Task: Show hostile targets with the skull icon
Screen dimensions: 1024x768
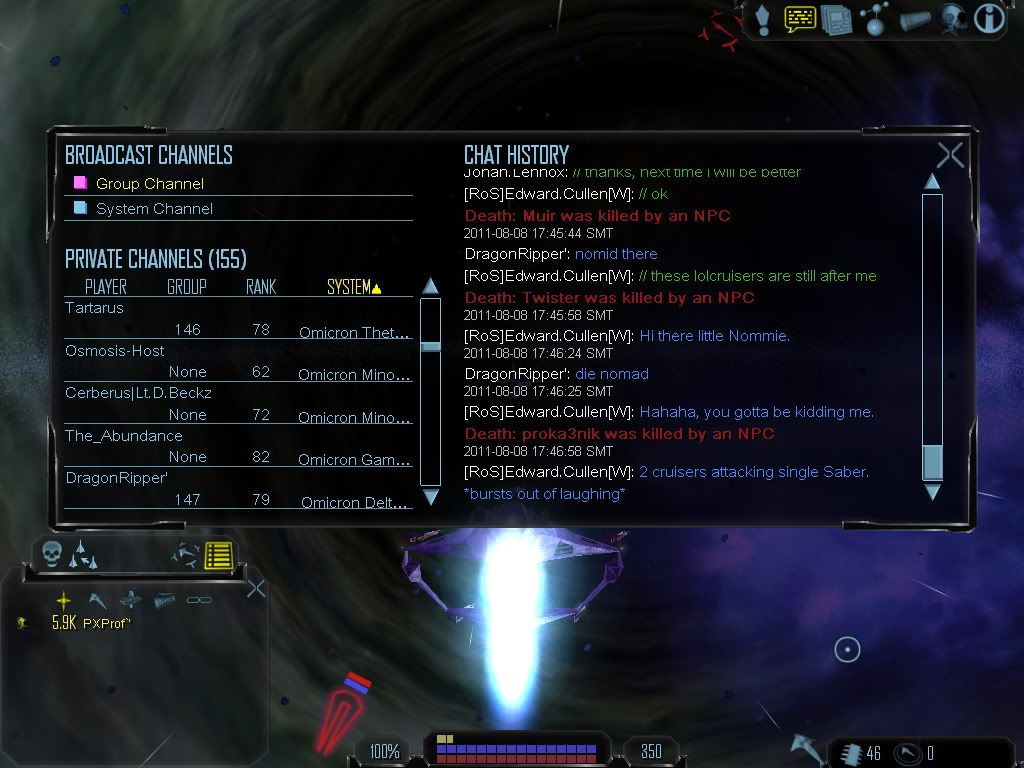Action: click(x=52, y=554)
